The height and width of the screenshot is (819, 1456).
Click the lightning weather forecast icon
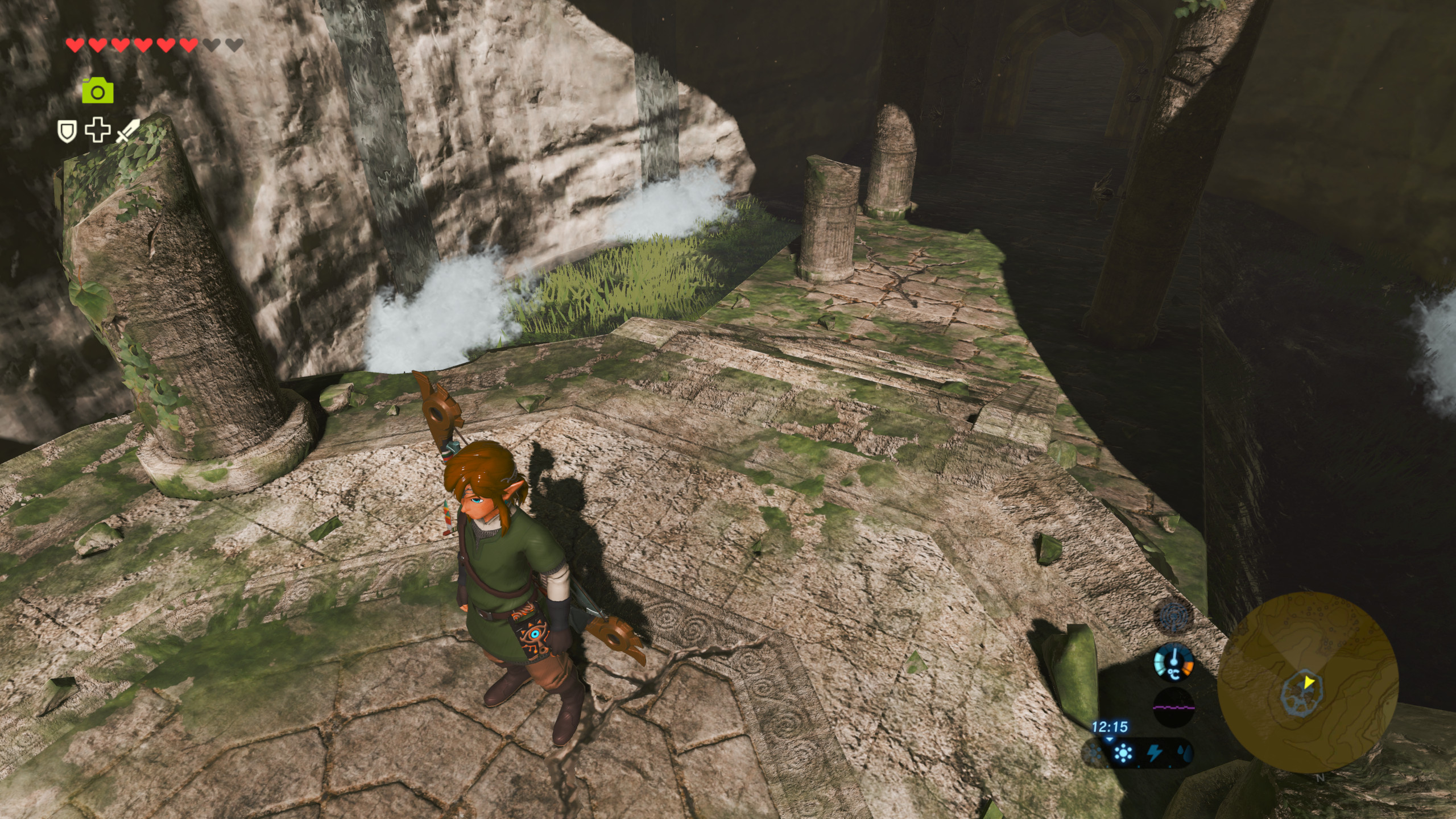tap(1155, 753)
